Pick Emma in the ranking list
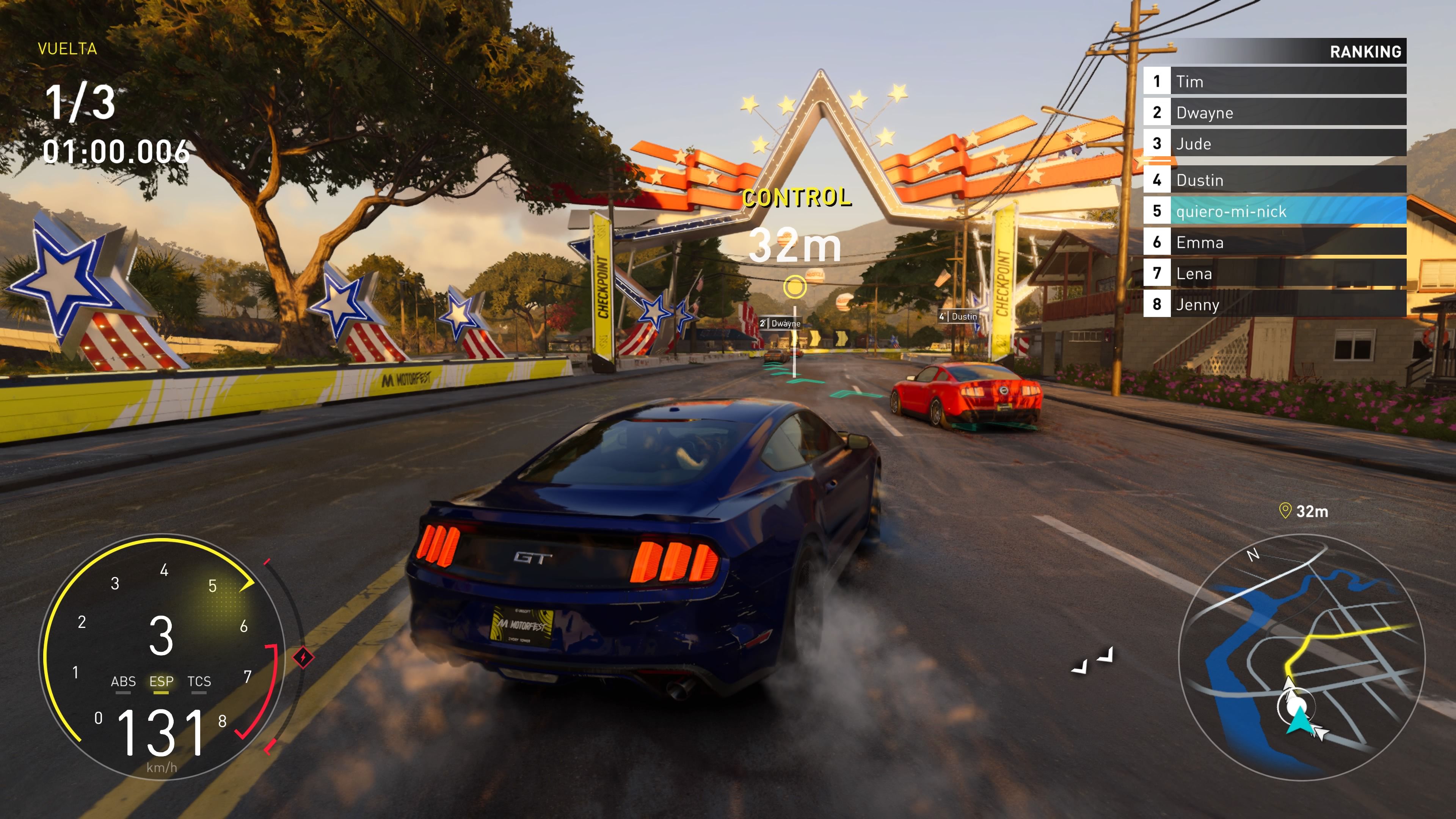This screenshot has width=1456, height=819. 1274,243
